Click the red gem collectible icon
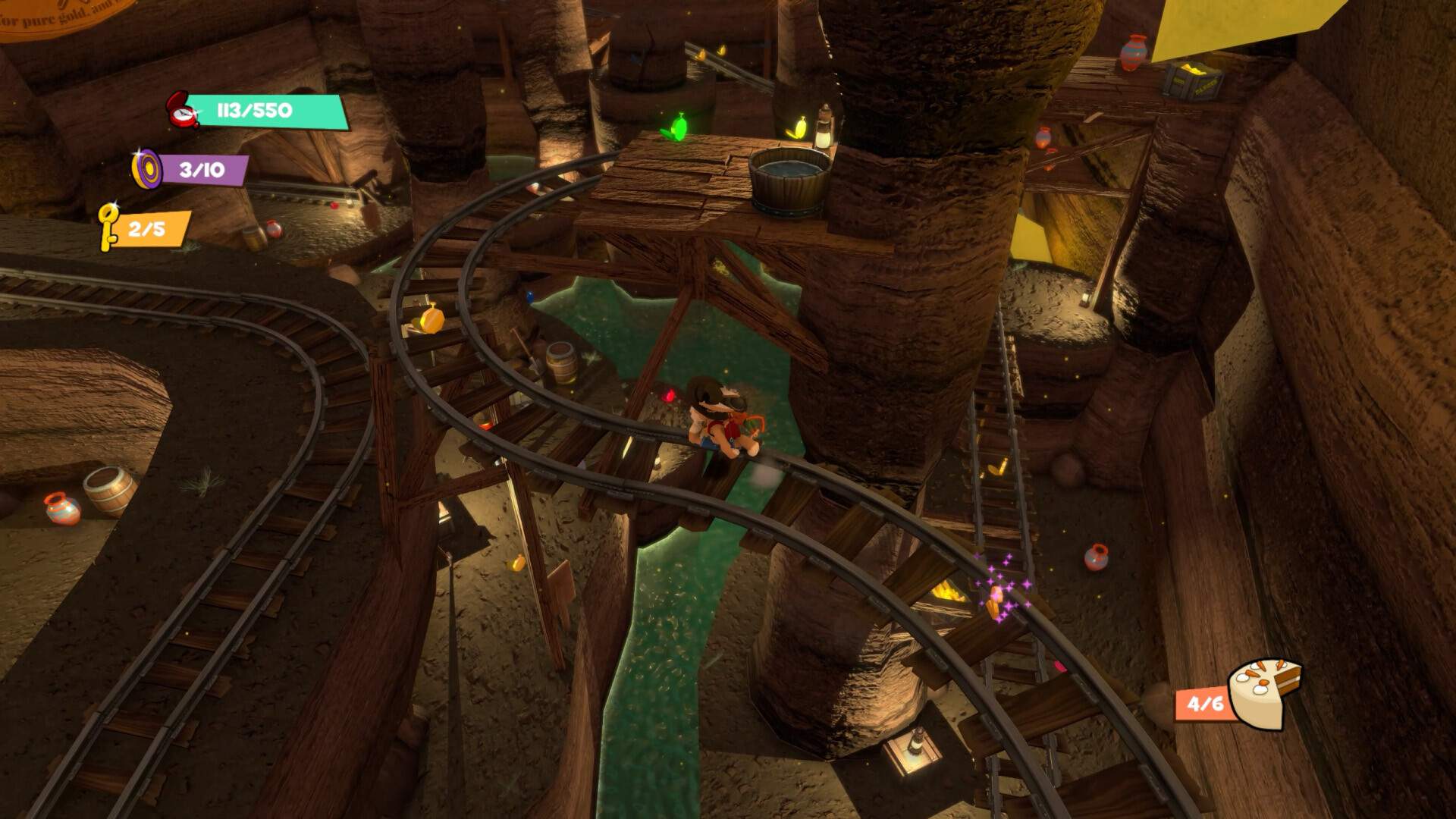 pos(183,111)
